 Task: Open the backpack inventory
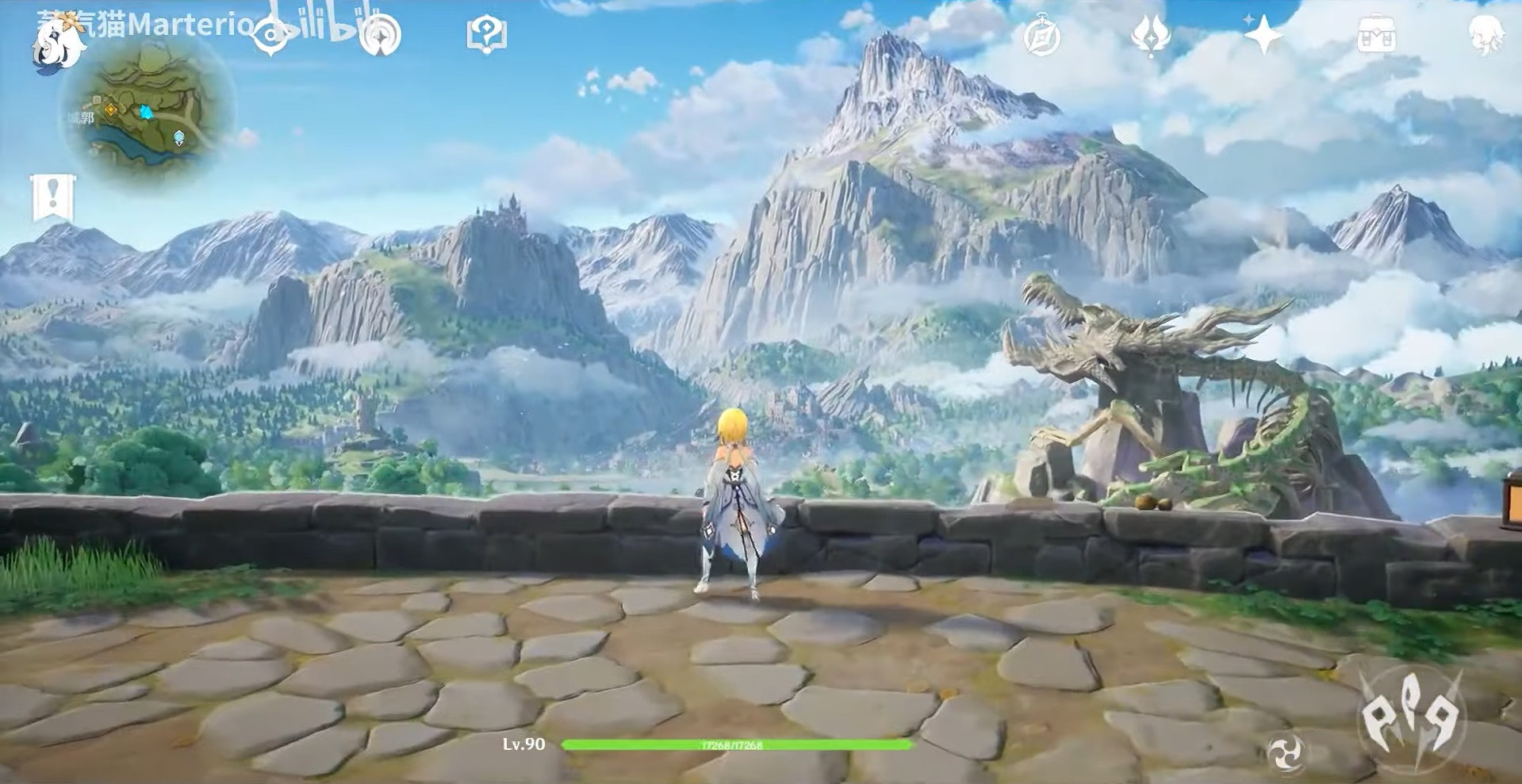[x=1376, y=36]
